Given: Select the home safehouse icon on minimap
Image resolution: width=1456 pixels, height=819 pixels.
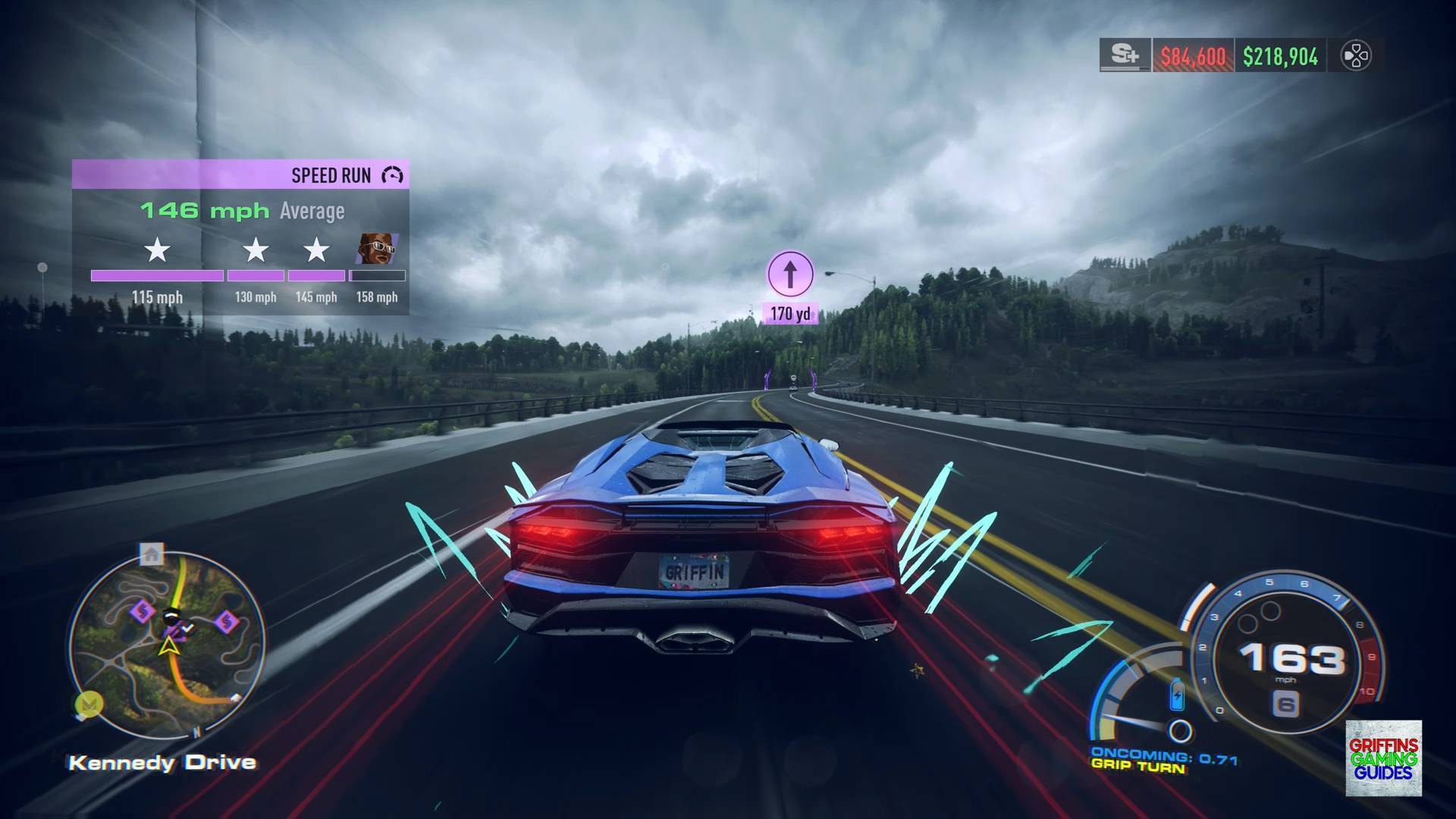Looking at the screenshot, I should (152, 554).
